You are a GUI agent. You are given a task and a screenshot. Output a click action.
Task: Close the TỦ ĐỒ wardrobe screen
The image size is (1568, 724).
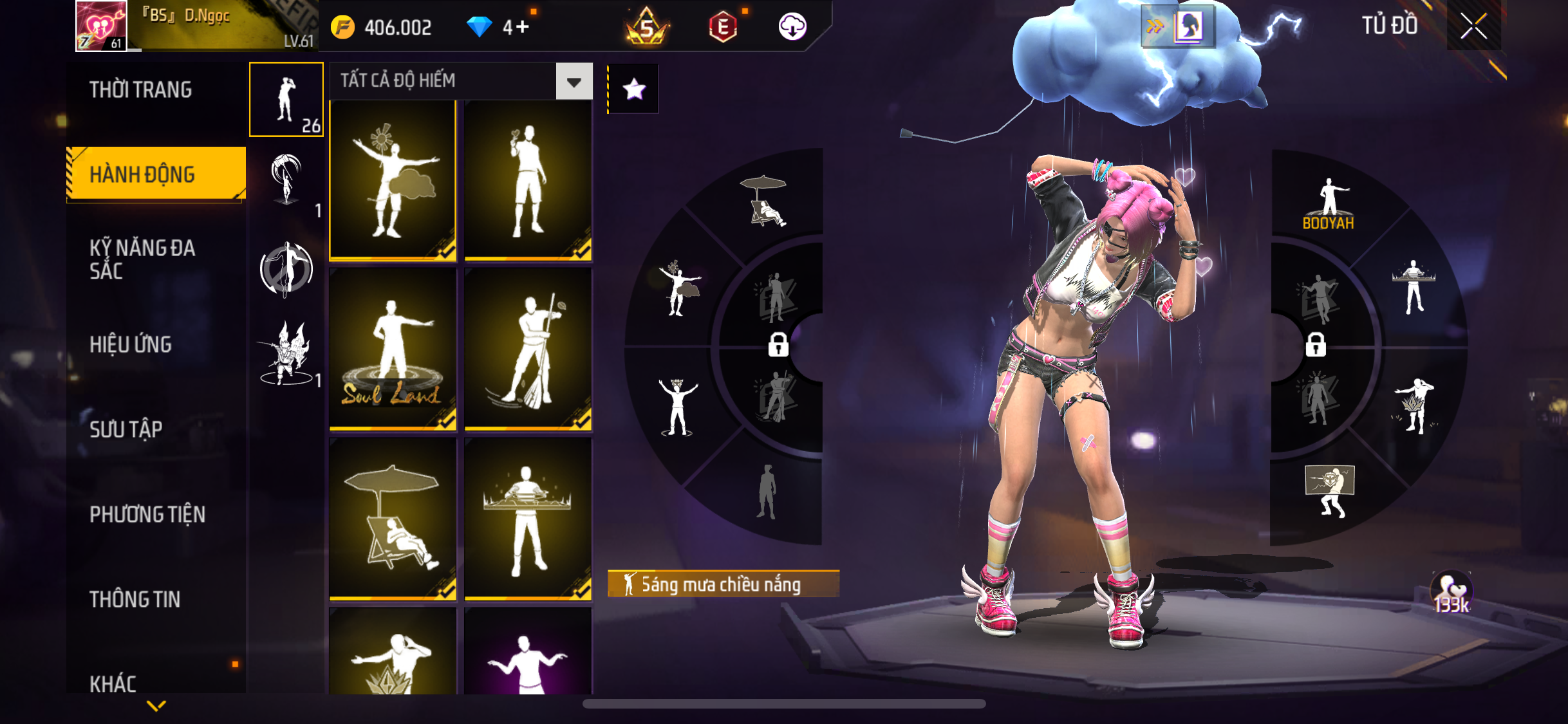(x=1473, y=26)
